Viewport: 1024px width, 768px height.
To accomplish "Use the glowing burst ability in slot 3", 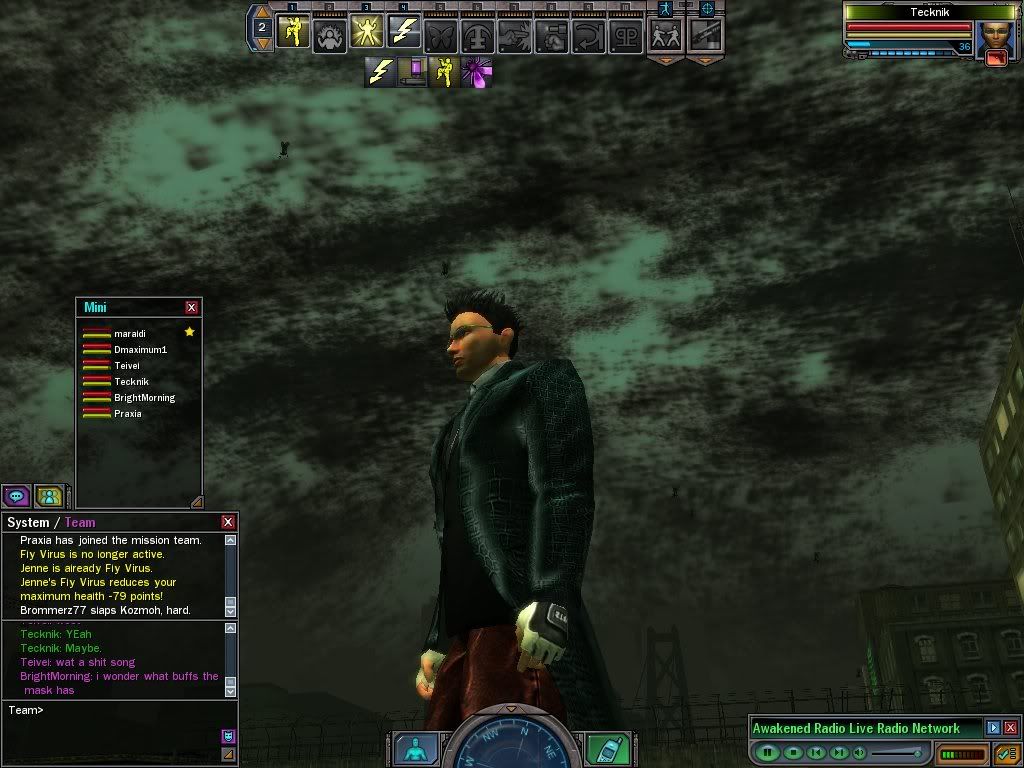I will 366,34.
